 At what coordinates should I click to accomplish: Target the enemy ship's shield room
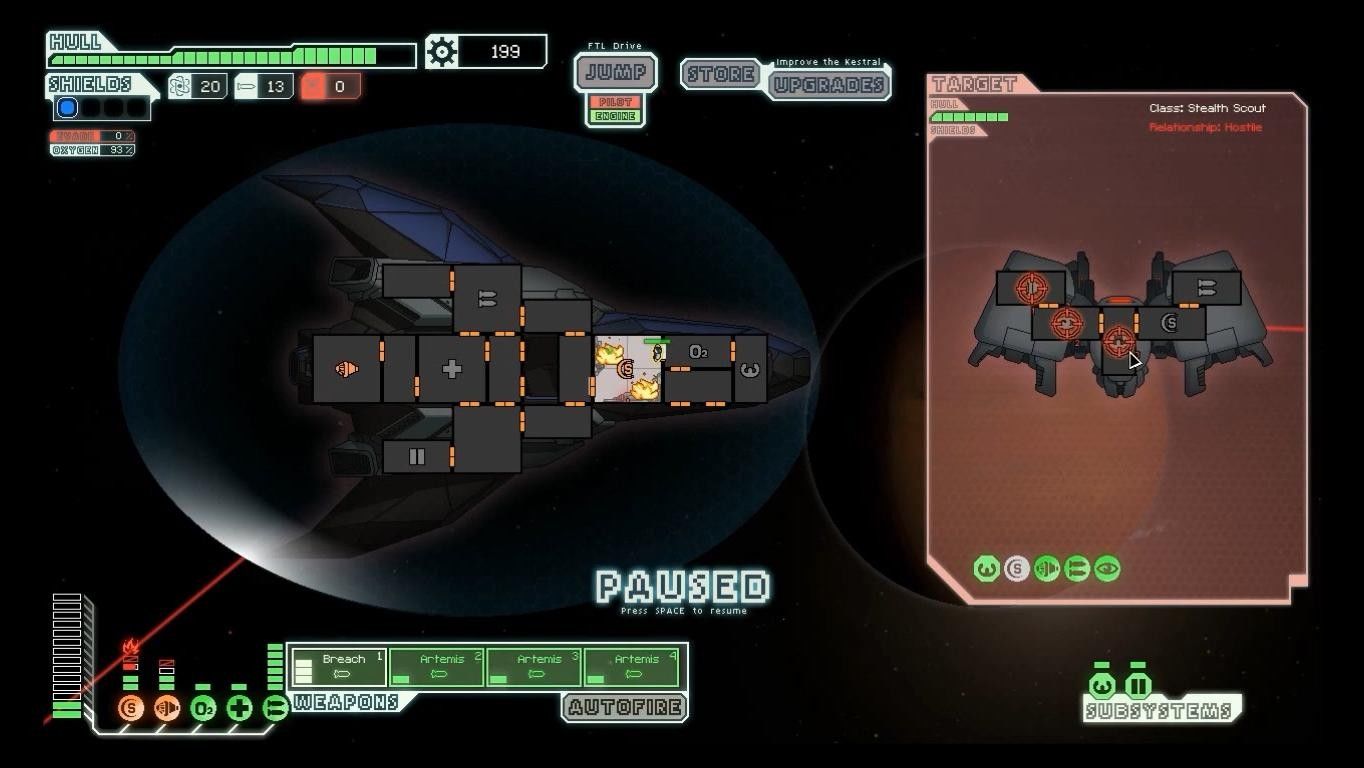tap(1170, 324)
